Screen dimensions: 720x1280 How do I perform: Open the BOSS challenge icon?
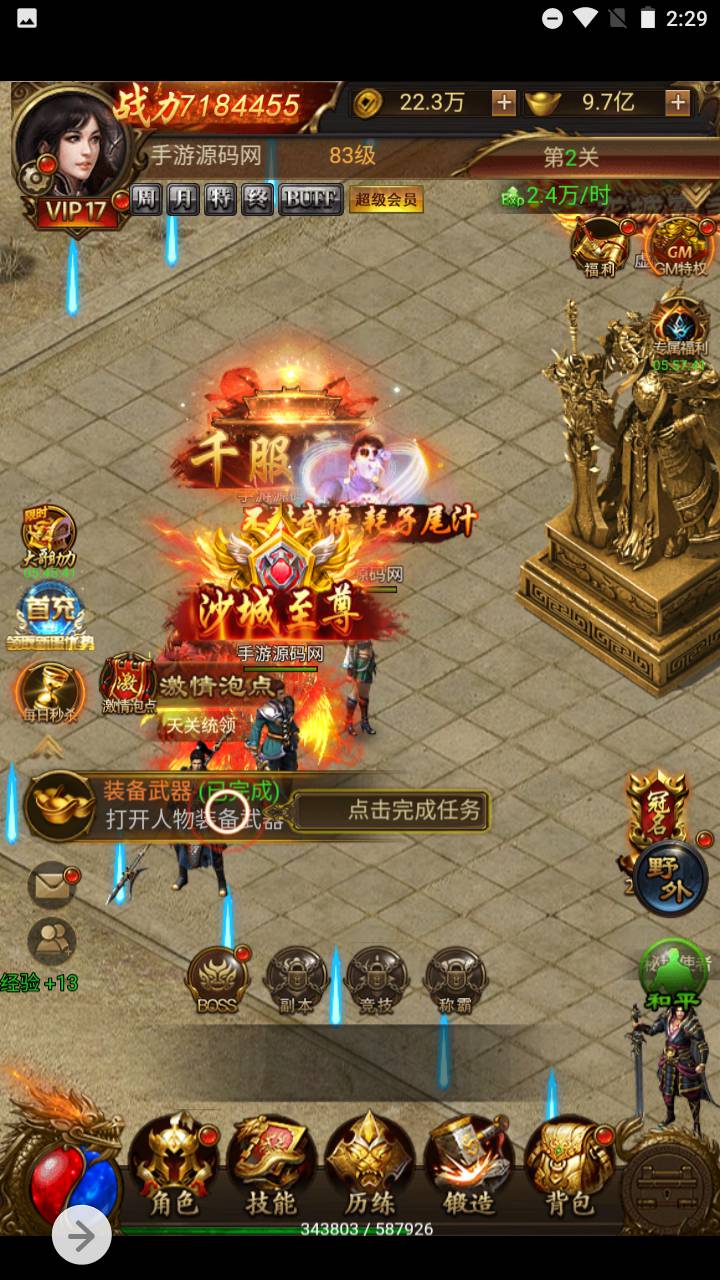pos(217,979)
